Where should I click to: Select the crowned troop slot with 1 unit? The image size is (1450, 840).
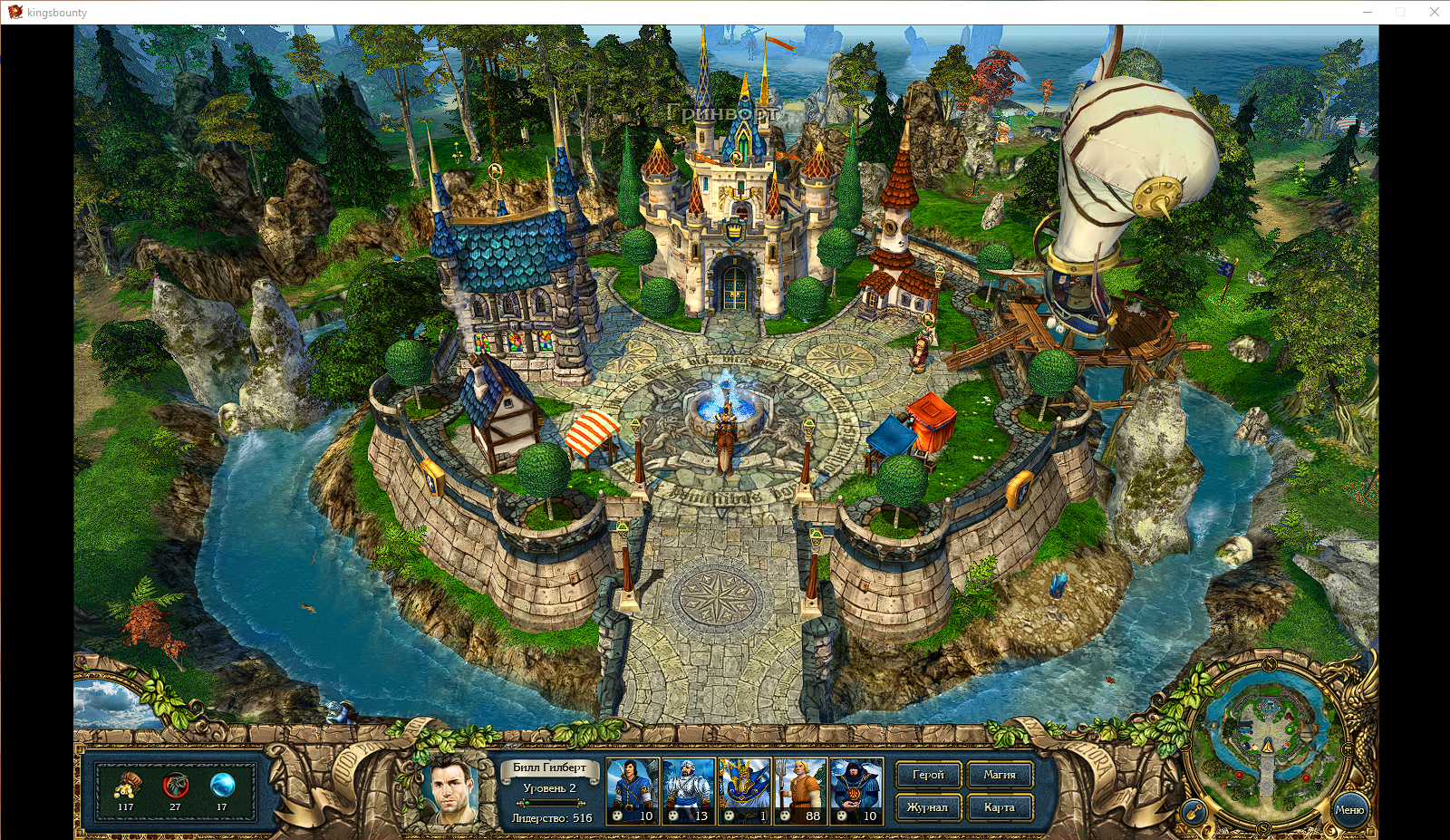coord(744,790)
